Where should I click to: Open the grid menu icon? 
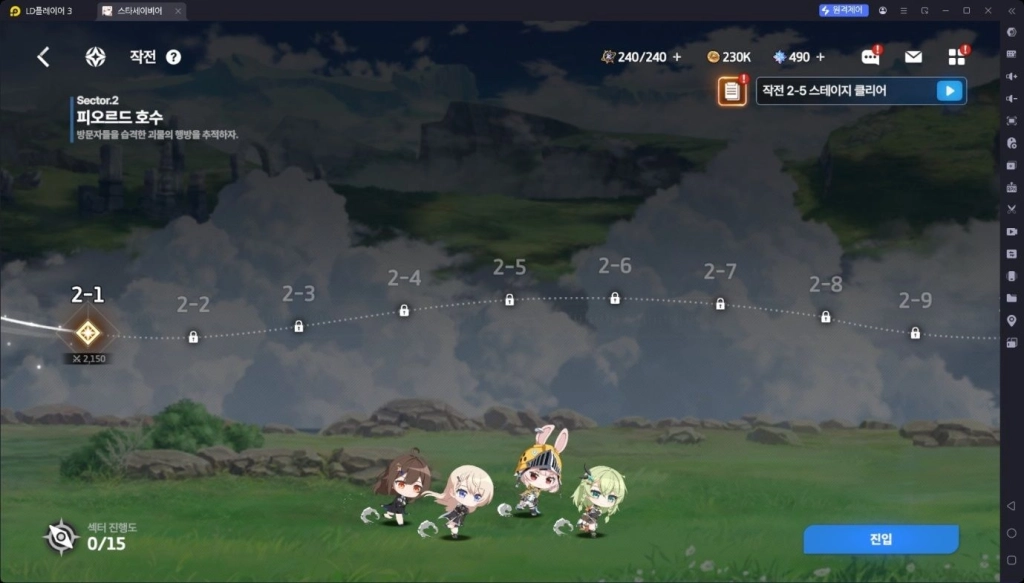click(957, 57)
